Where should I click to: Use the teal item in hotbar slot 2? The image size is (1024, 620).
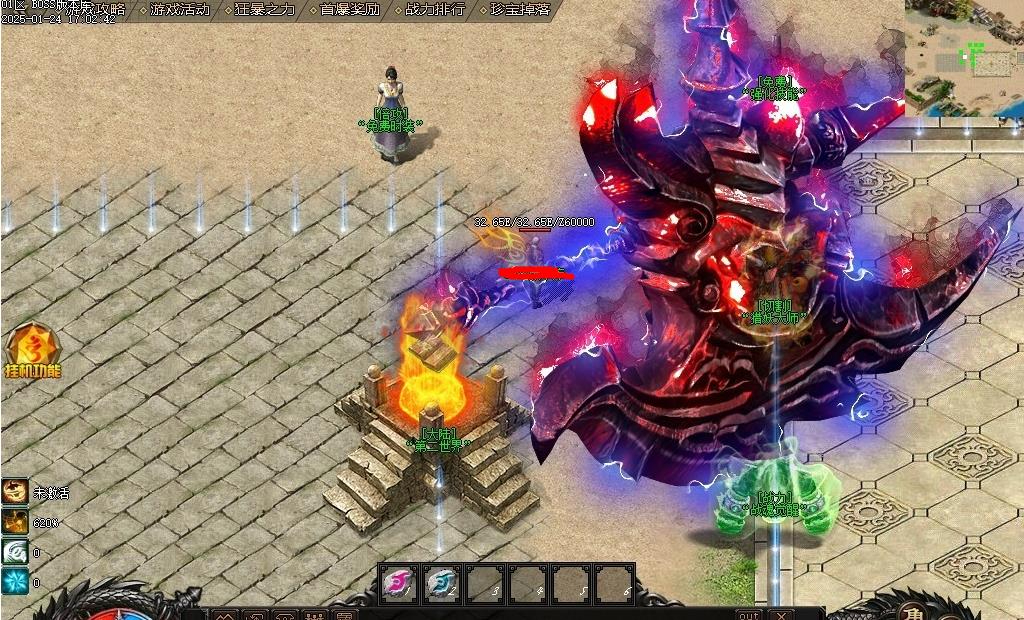click(442, 584)
